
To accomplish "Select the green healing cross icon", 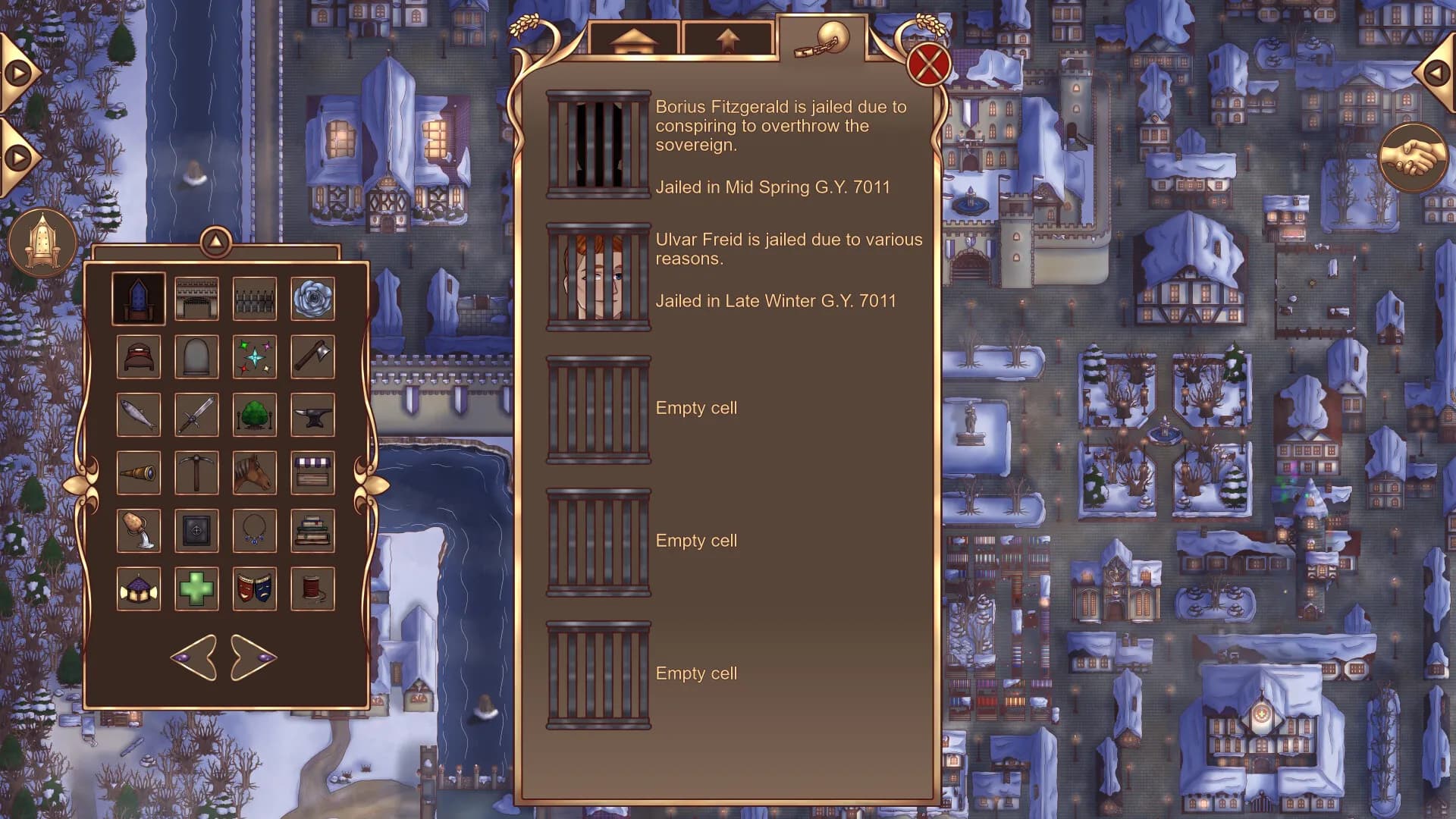I will pyautogui.click(x=197, y=588).
